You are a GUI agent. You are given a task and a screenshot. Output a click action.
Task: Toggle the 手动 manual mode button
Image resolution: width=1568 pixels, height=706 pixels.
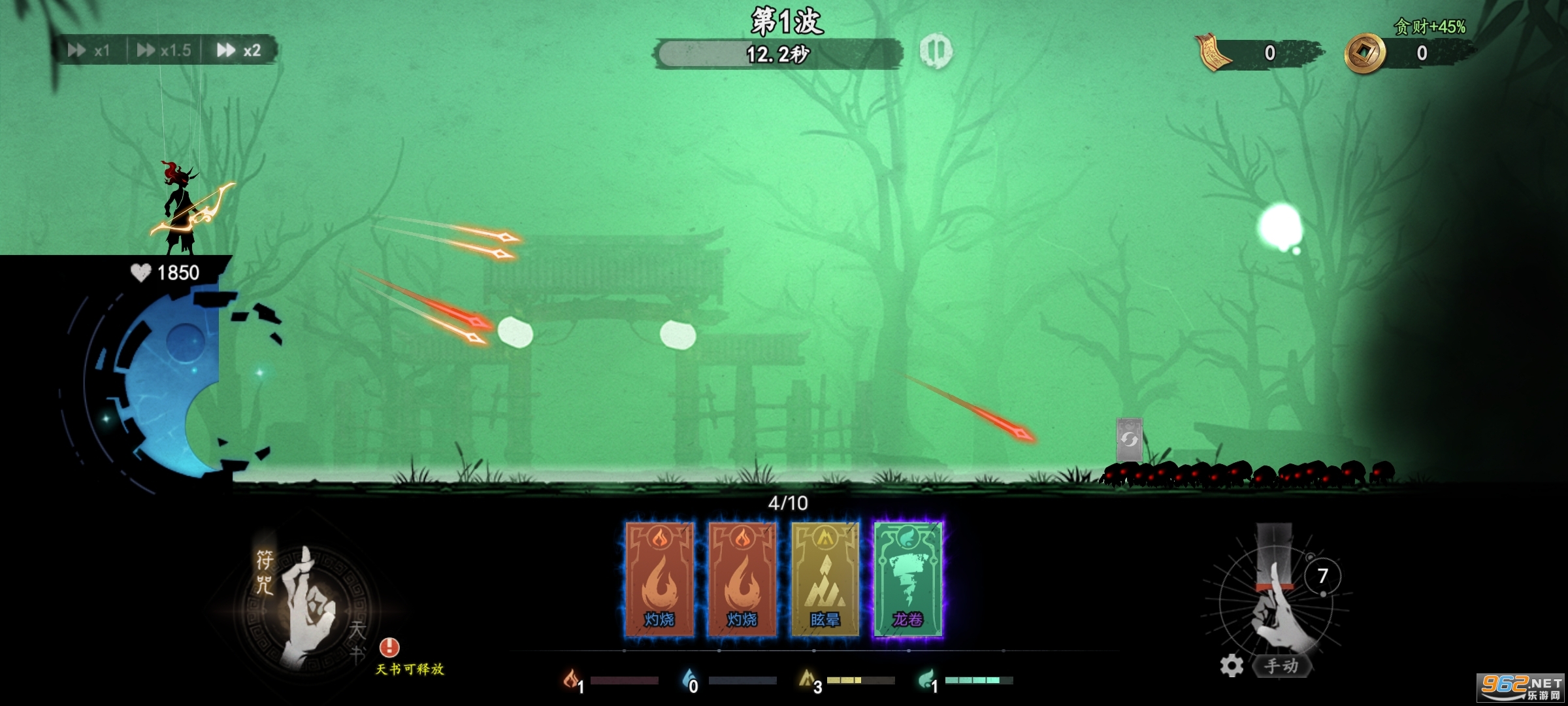click(1281, 665)
